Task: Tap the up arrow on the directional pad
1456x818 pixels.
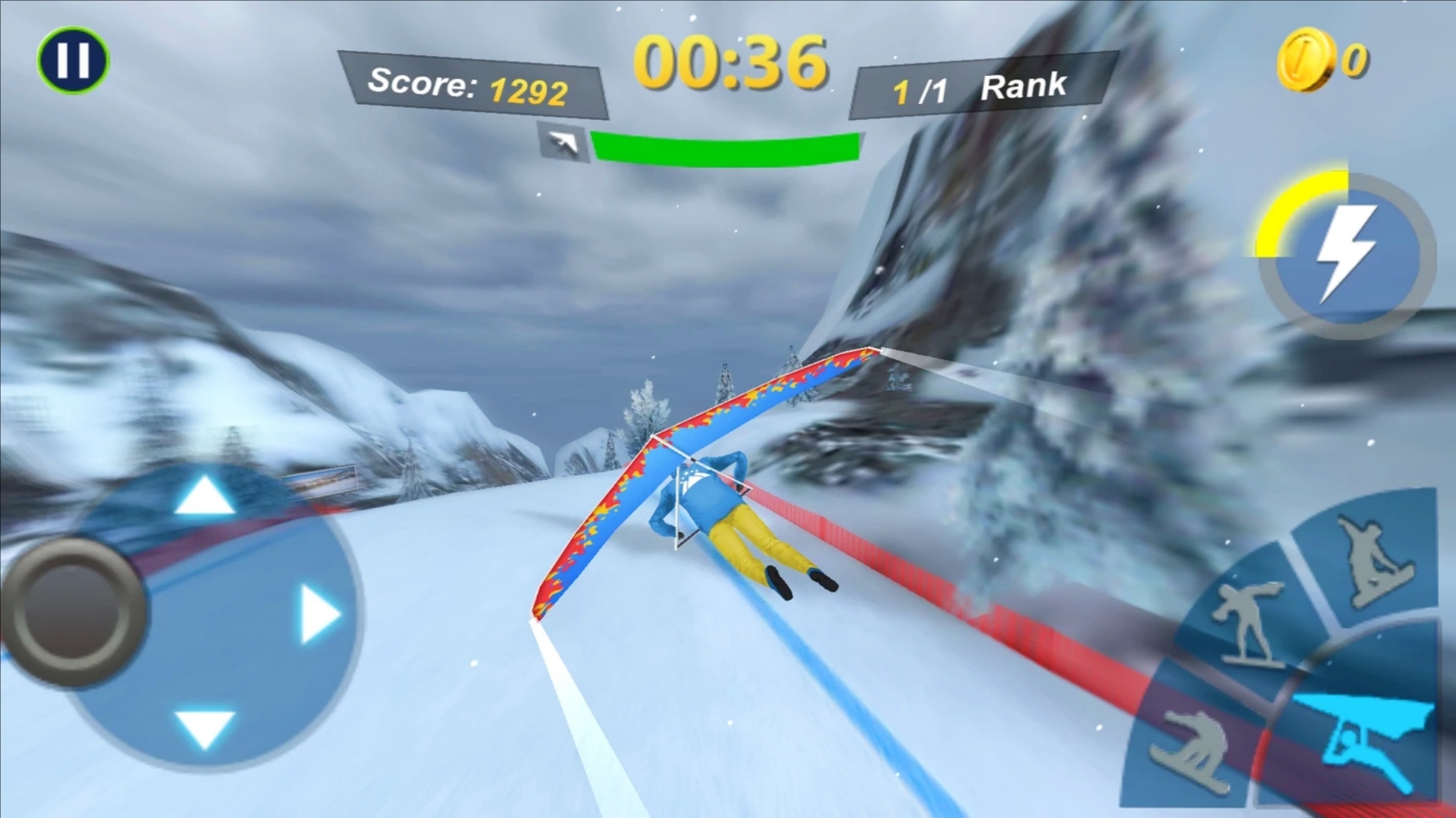Action: pyautogui.click(x=203, y=497)
